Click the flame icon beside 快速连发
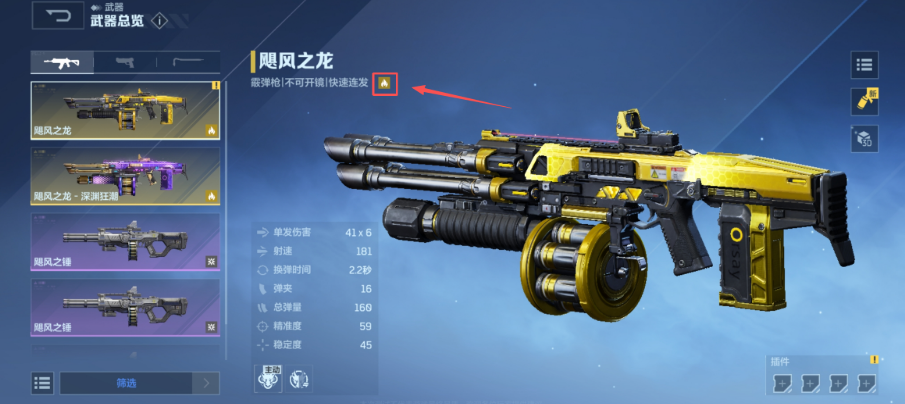905x404 pixels. click(x=385, y=84)
